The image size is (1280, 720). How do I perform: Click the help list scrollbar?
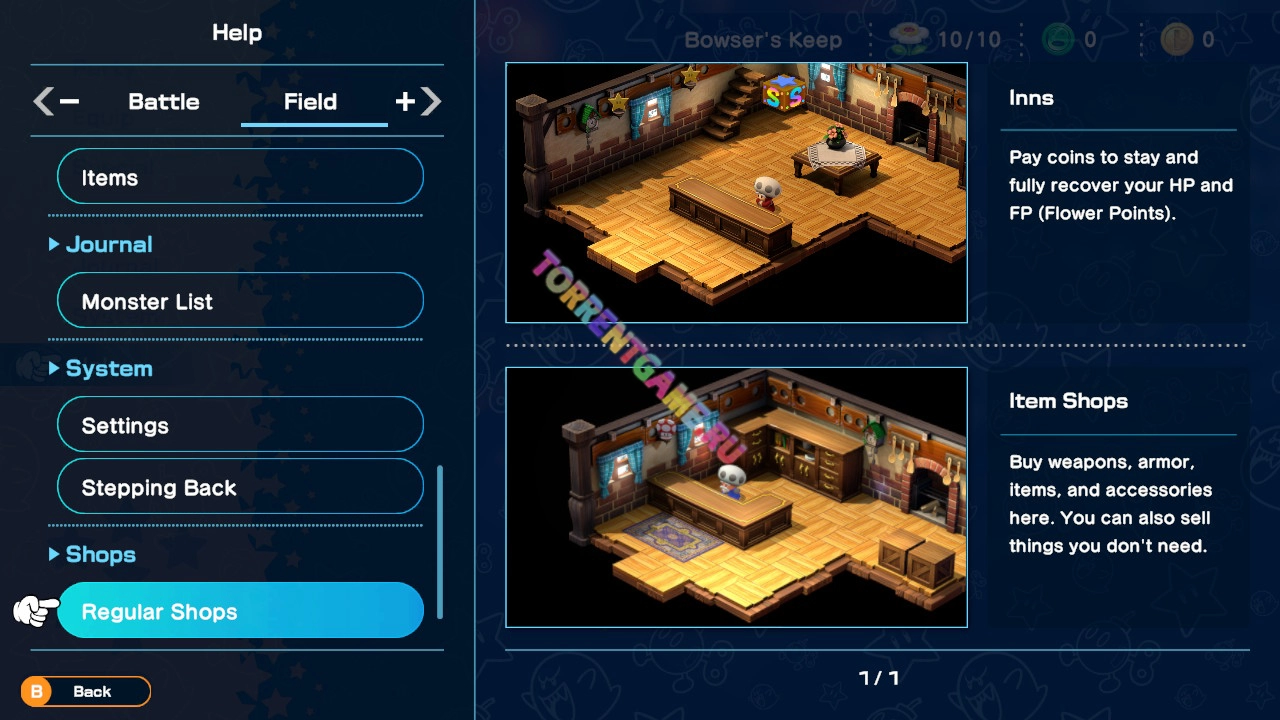(x=439, y=541)
